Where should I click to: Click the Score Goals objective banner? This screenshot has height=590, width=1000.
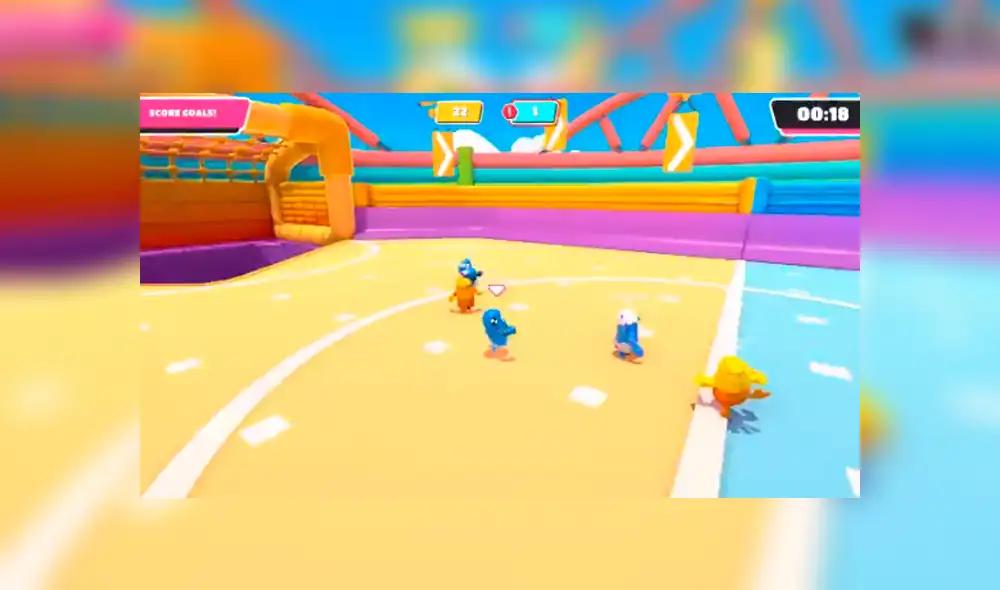click(192, 113)
